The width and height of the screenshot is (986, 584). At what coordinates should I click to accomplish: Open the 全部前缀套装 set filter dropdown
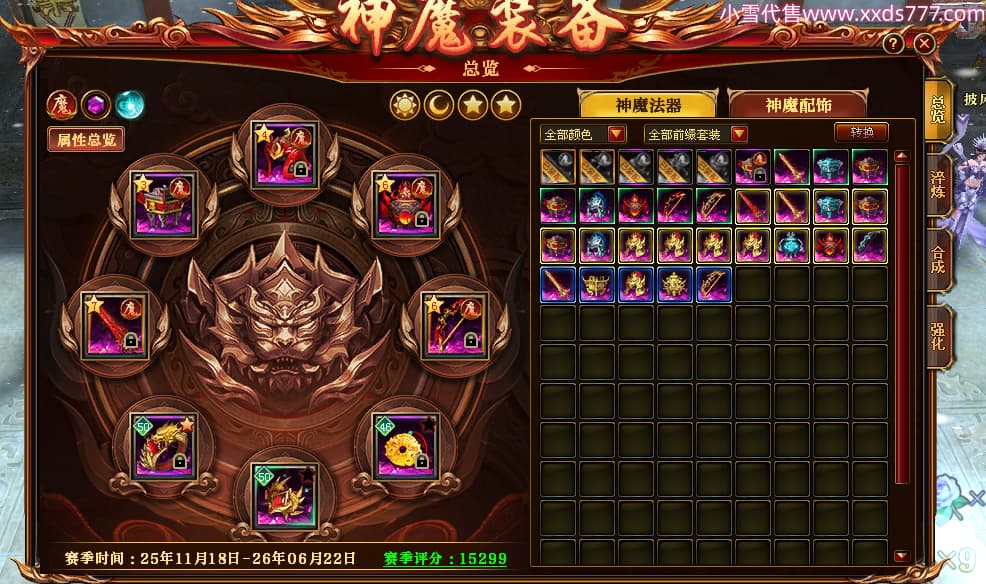point(697,134)
